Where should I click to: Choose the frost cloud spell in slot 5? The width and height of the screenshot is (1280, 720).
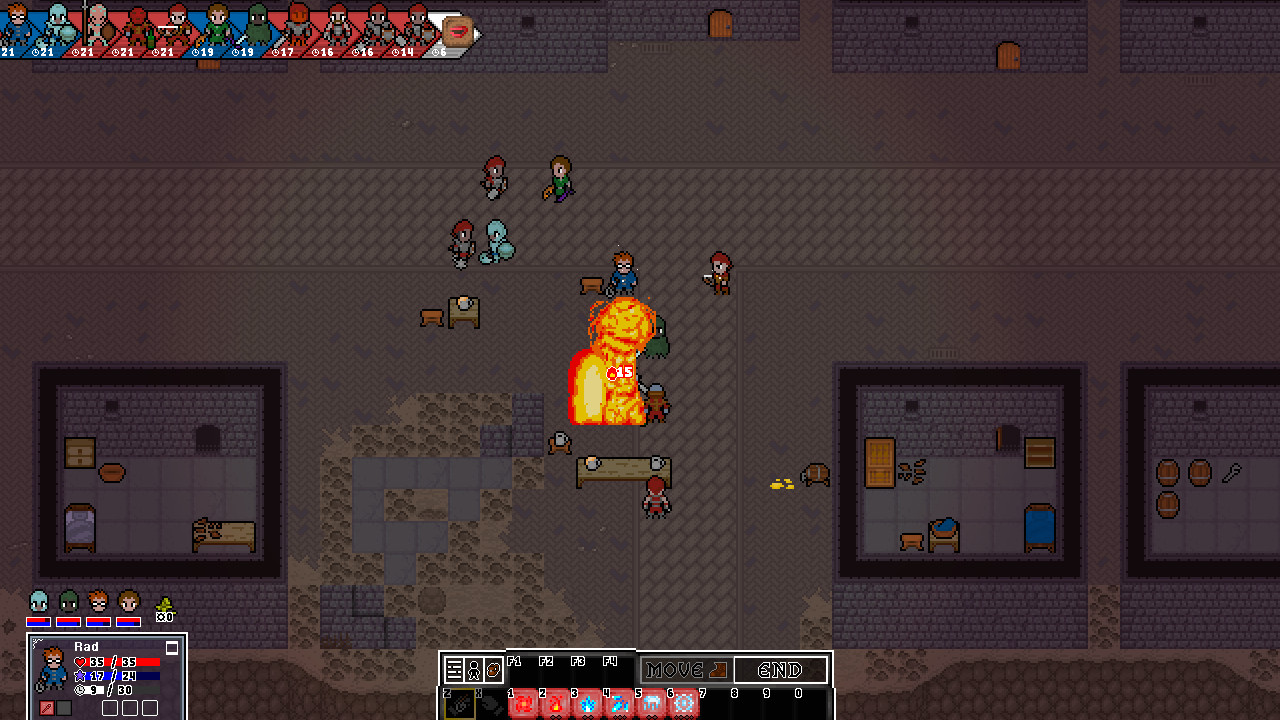click(x=652, y=704)
